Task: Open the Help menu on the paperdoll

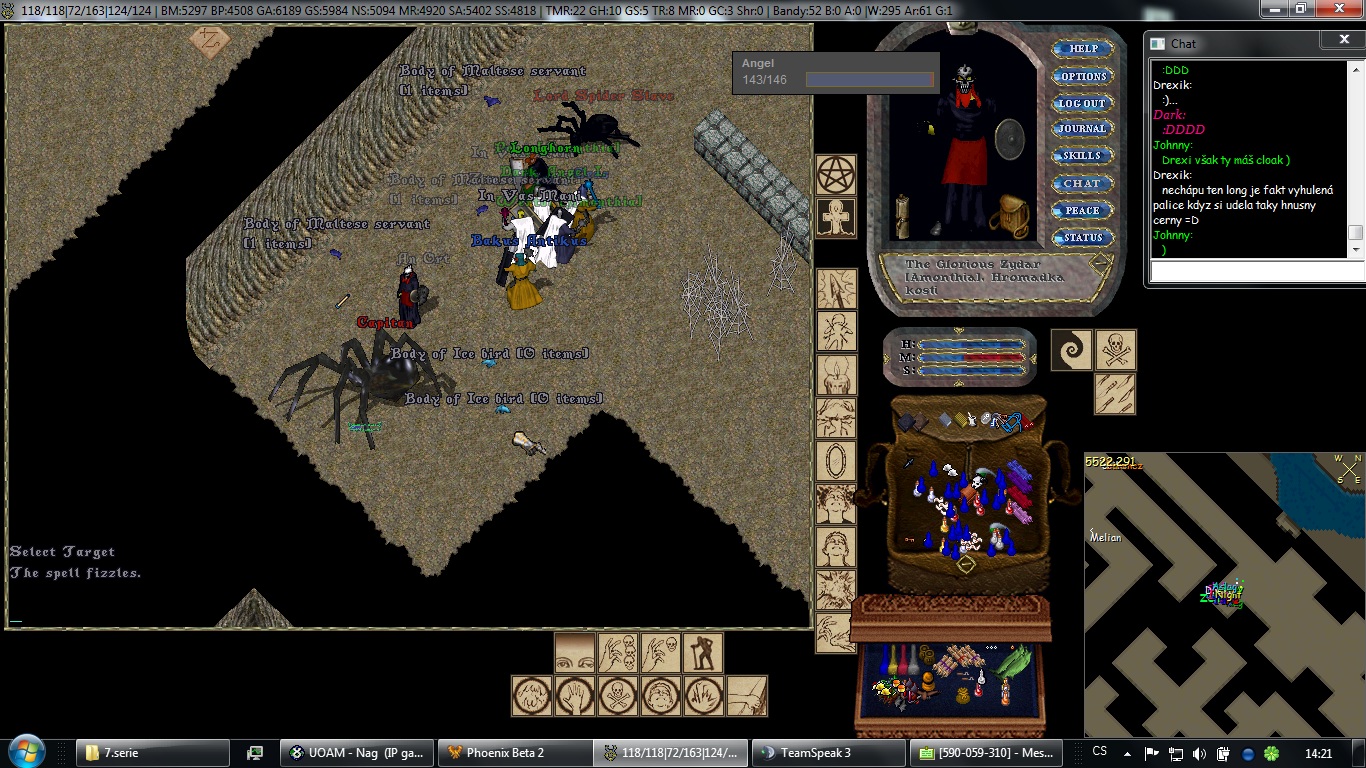Action: 1083,48
